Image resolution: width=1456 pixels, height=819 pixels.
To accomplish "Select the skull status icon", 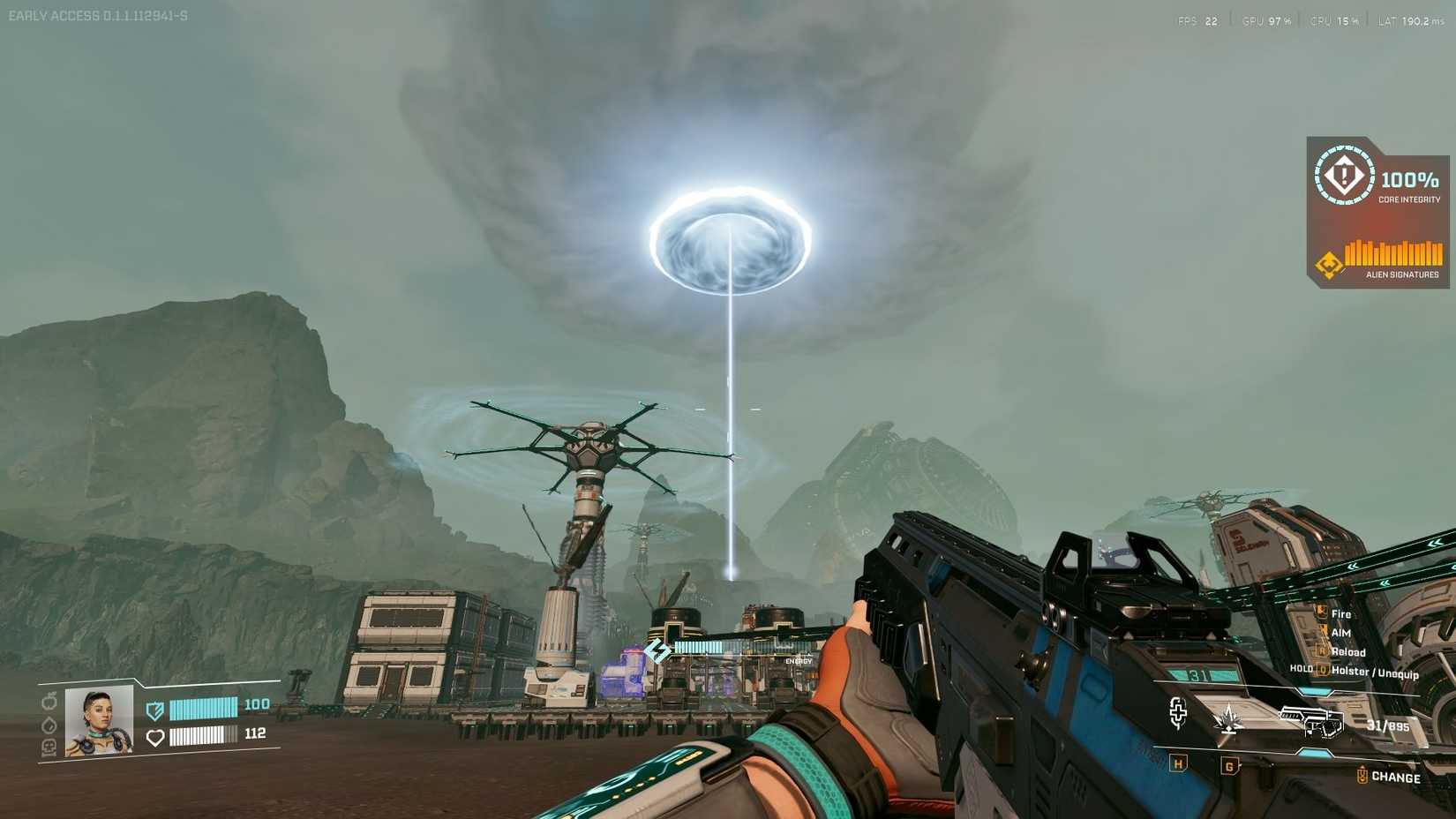I will (x=49, y=748).
